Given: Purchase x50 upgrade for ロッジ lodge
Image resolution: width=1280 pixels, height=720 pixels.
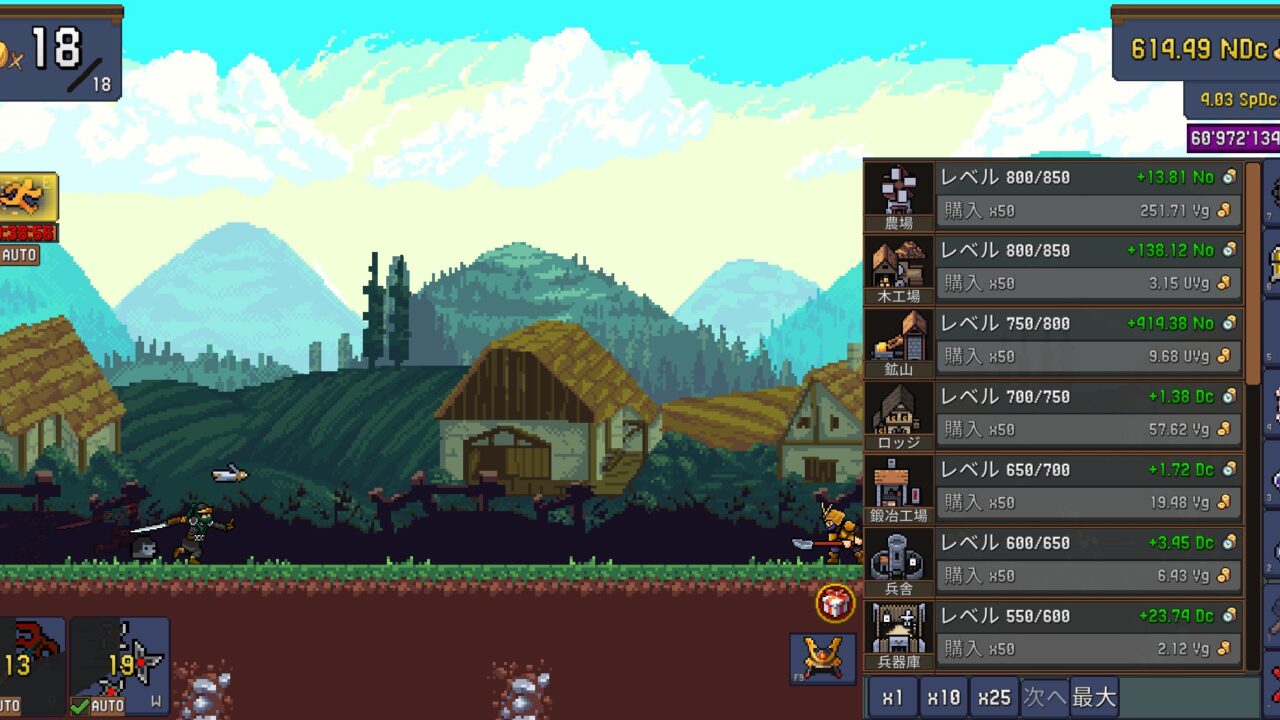Looking at the screenshot, I should [1090, 430].
